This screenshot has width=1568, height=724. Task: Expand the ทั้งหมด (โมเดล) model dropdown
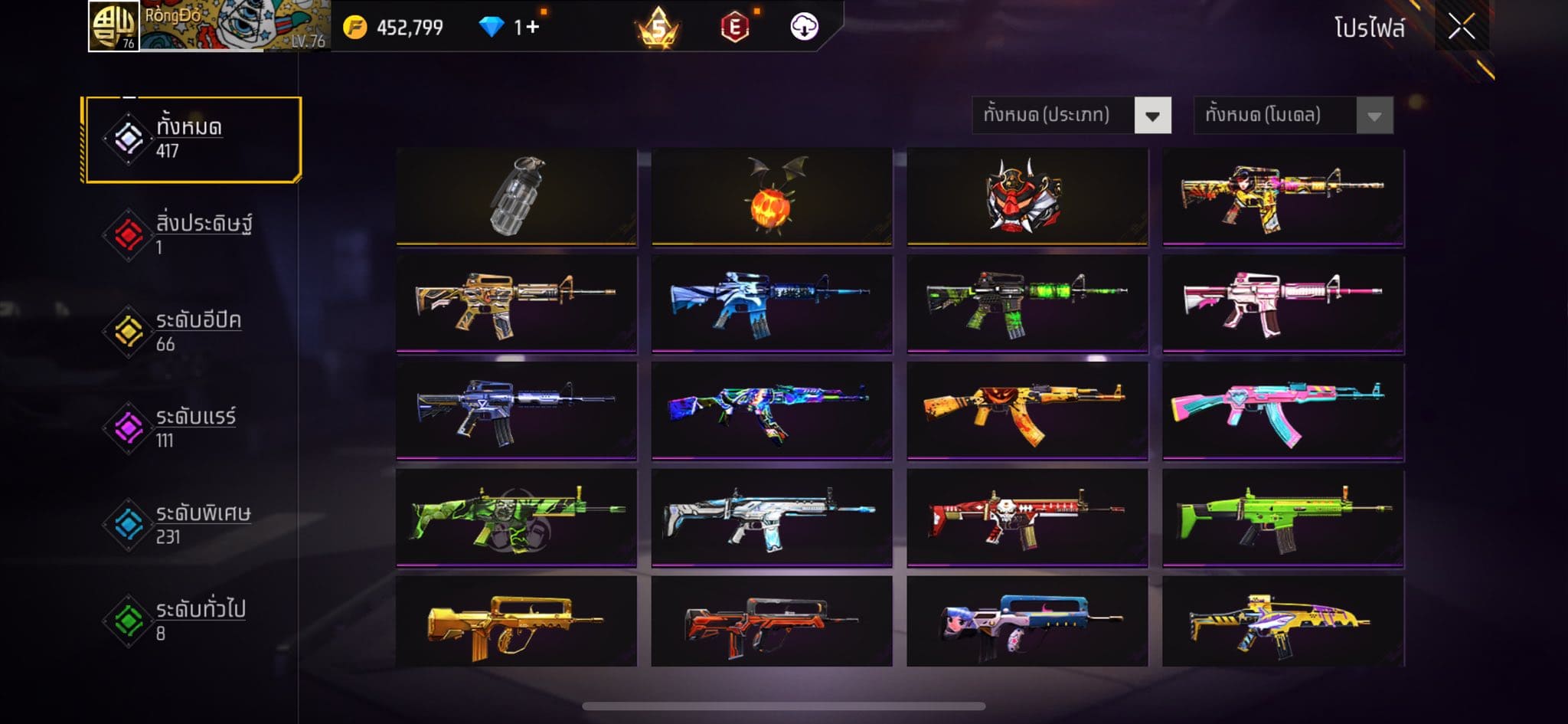tap(1293, 116)
